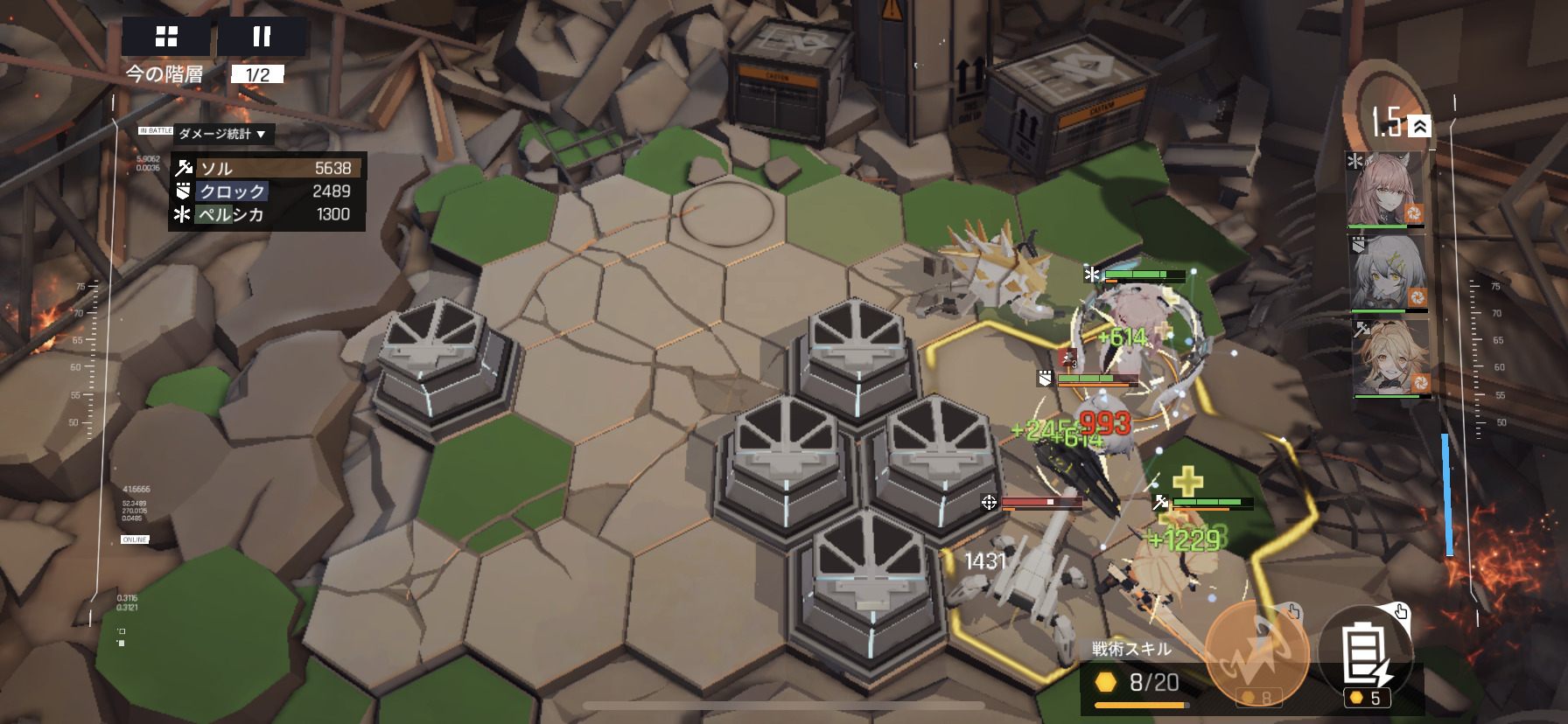Select クロック row in damage statistics

(267, 191)
